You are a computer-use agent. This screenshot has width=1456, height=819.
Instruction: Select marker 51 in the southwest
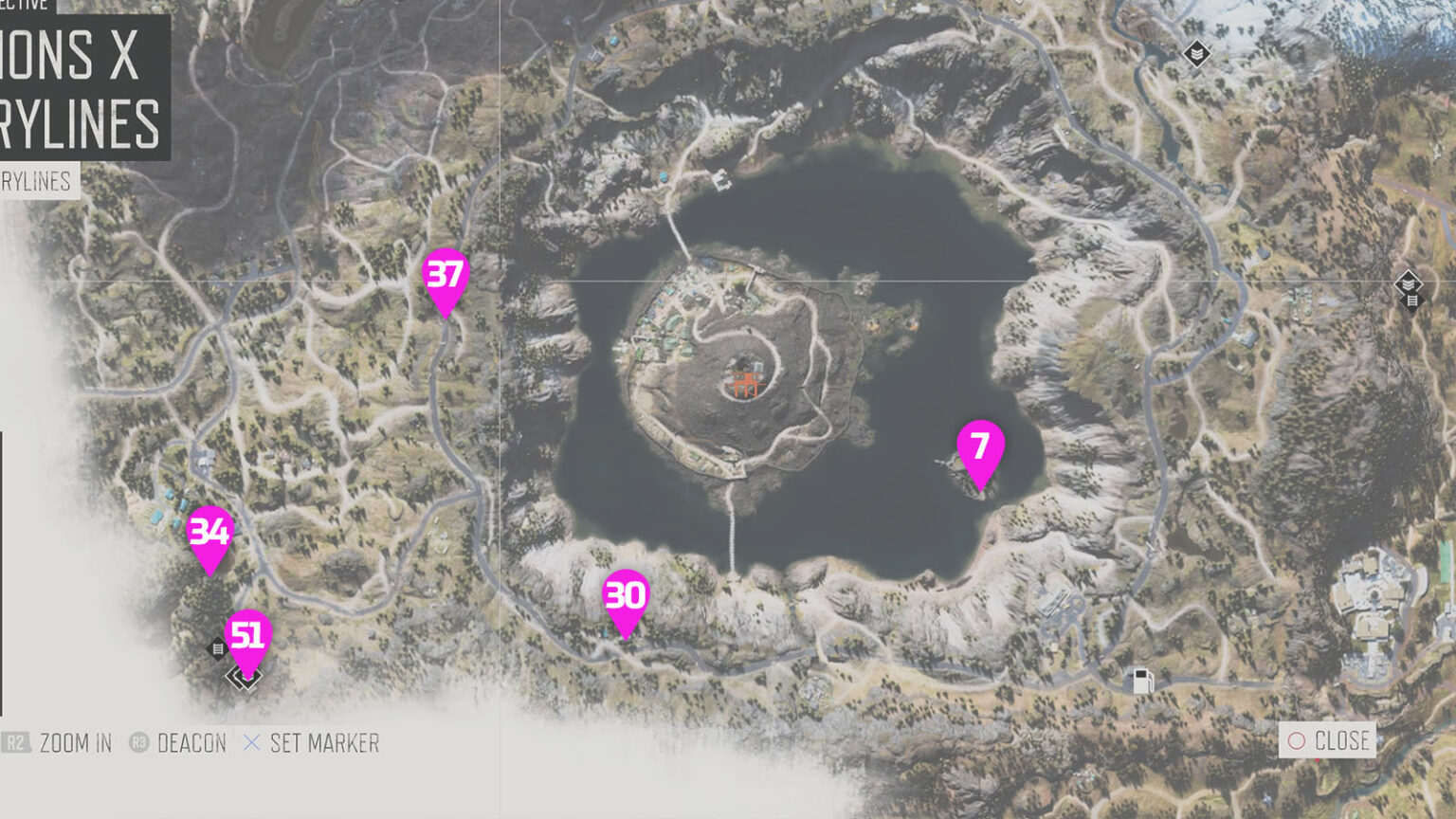(249, 636)
